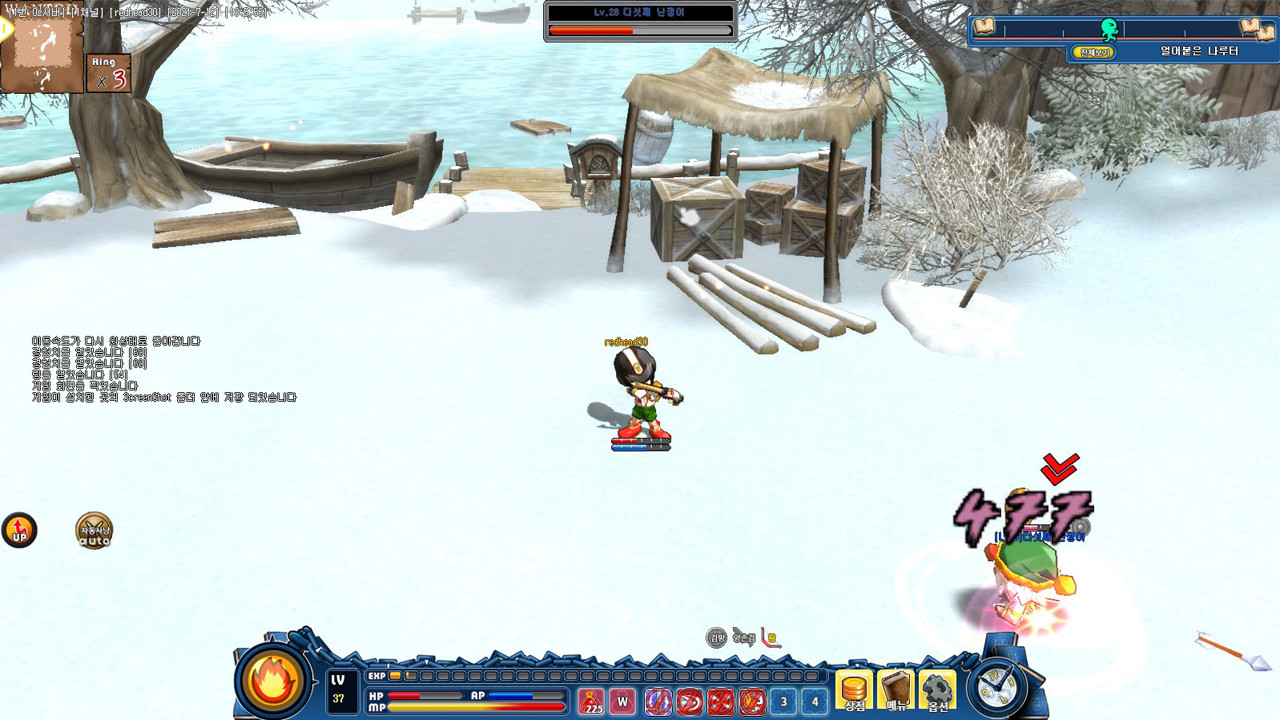
Task: Toggle the auto hunting button
Action: pyautogui.click(x=95, y=531)
